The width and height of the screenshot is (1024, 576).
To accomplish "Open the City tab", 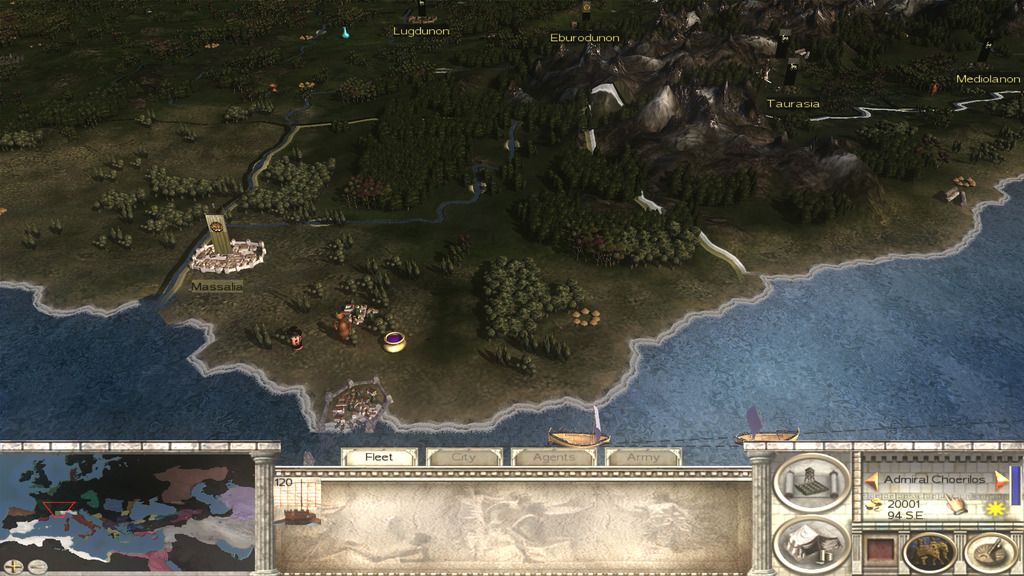I will (464, 457).
